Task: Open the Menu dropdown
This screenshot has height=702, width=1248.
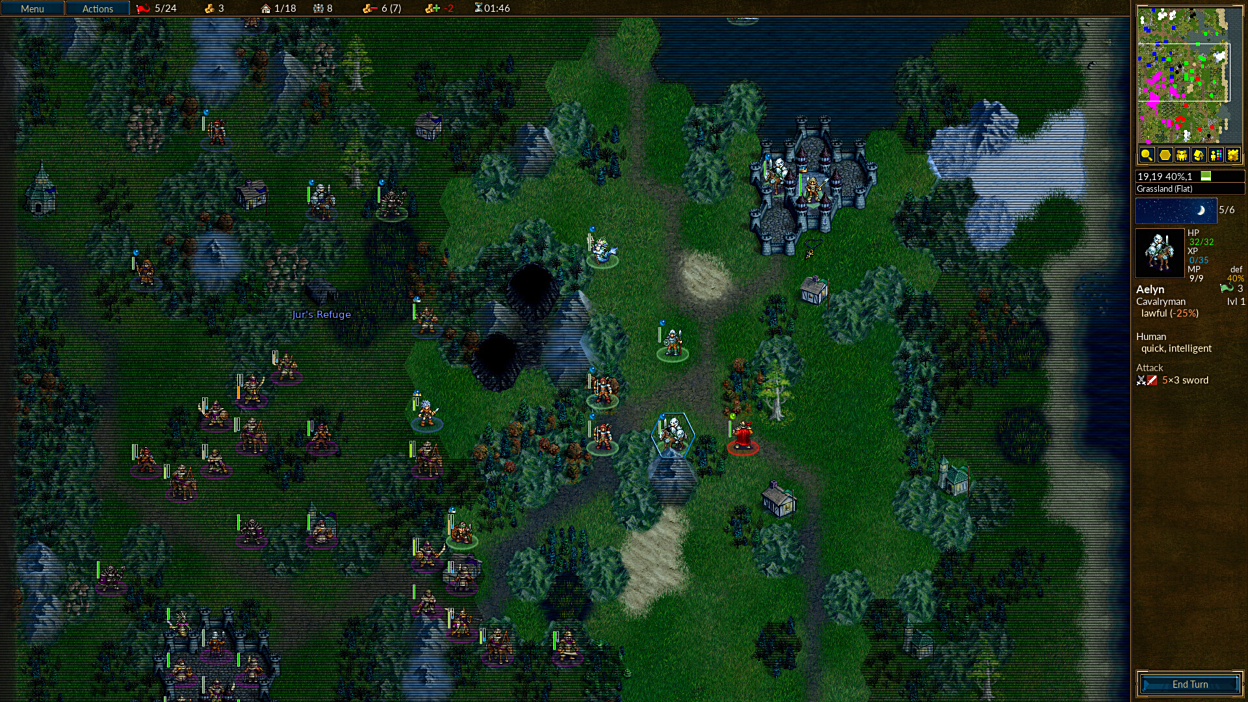Action: tap(32, 8)
